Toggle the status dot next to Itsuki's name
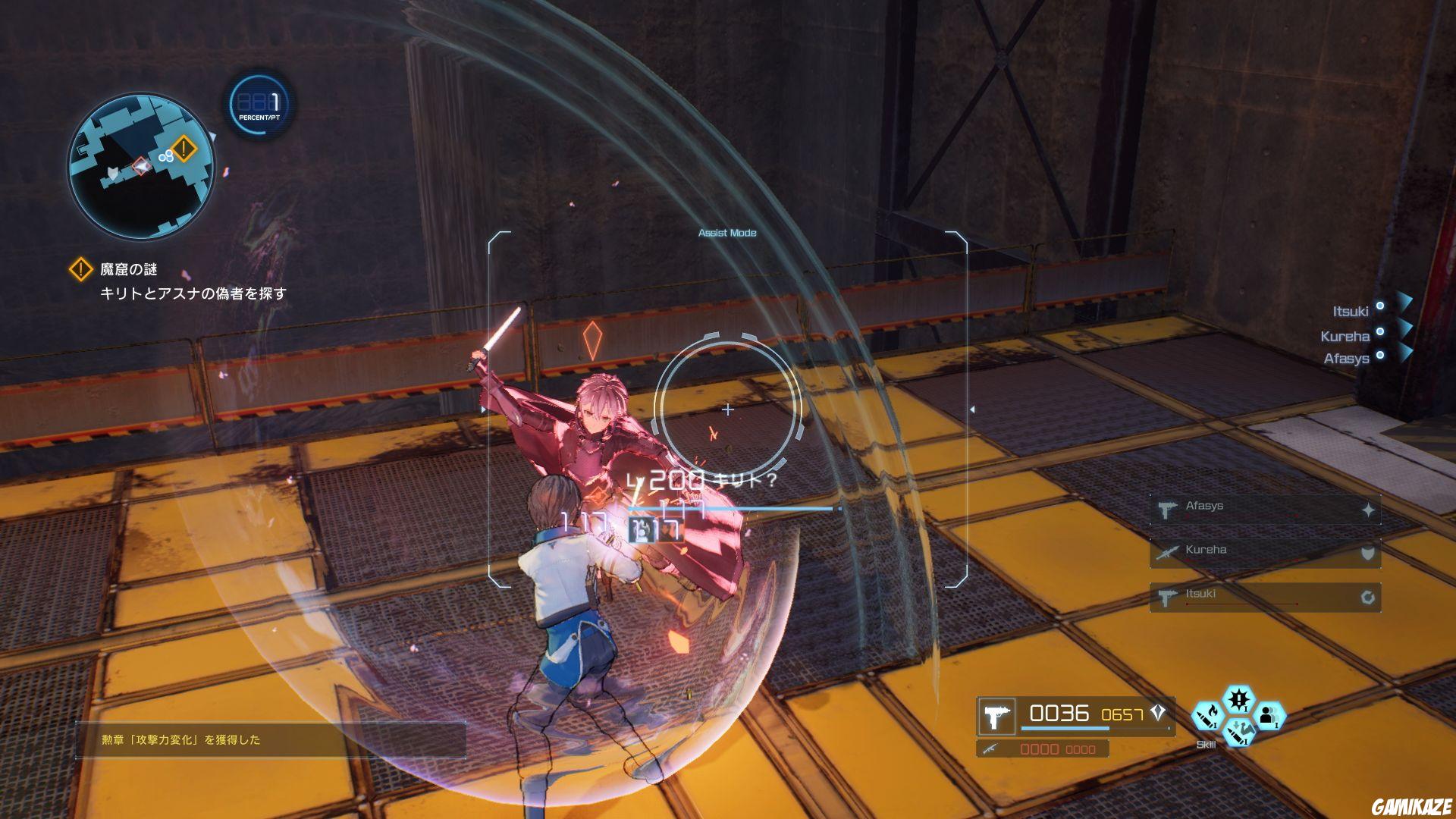The height and width of the screenshot is (819, 1456). (x=1380, y=305)
